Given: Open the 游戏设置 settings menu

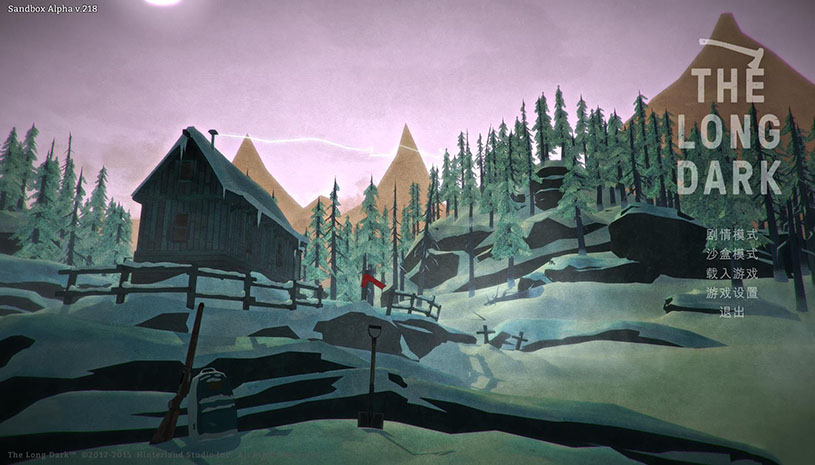Looking at the screenshot, I should pyautogui.click(x=731, y=293).
